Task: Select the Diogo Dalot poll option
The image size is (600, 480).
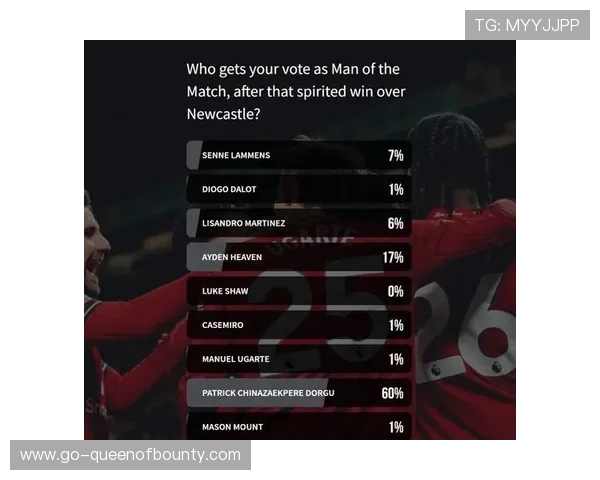Action: tap(298, 190)
